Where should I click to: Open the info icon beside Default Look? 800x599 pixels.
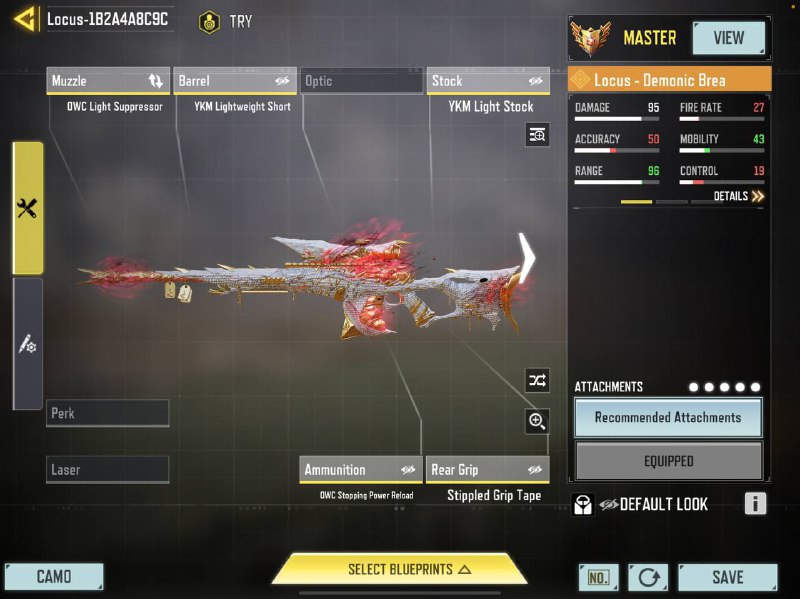[755, 504]
